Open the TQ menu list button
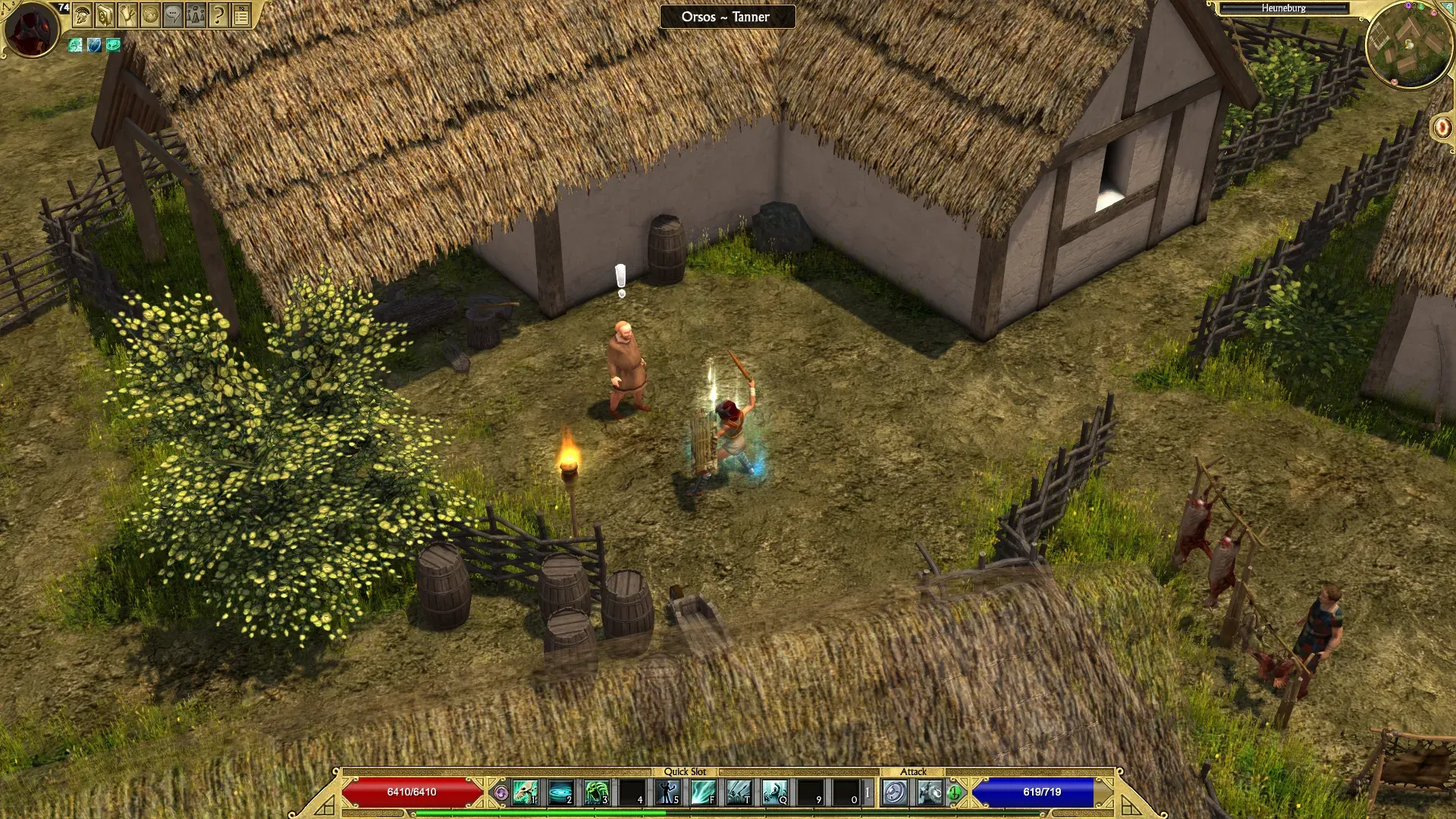 [x=242, y=15]
